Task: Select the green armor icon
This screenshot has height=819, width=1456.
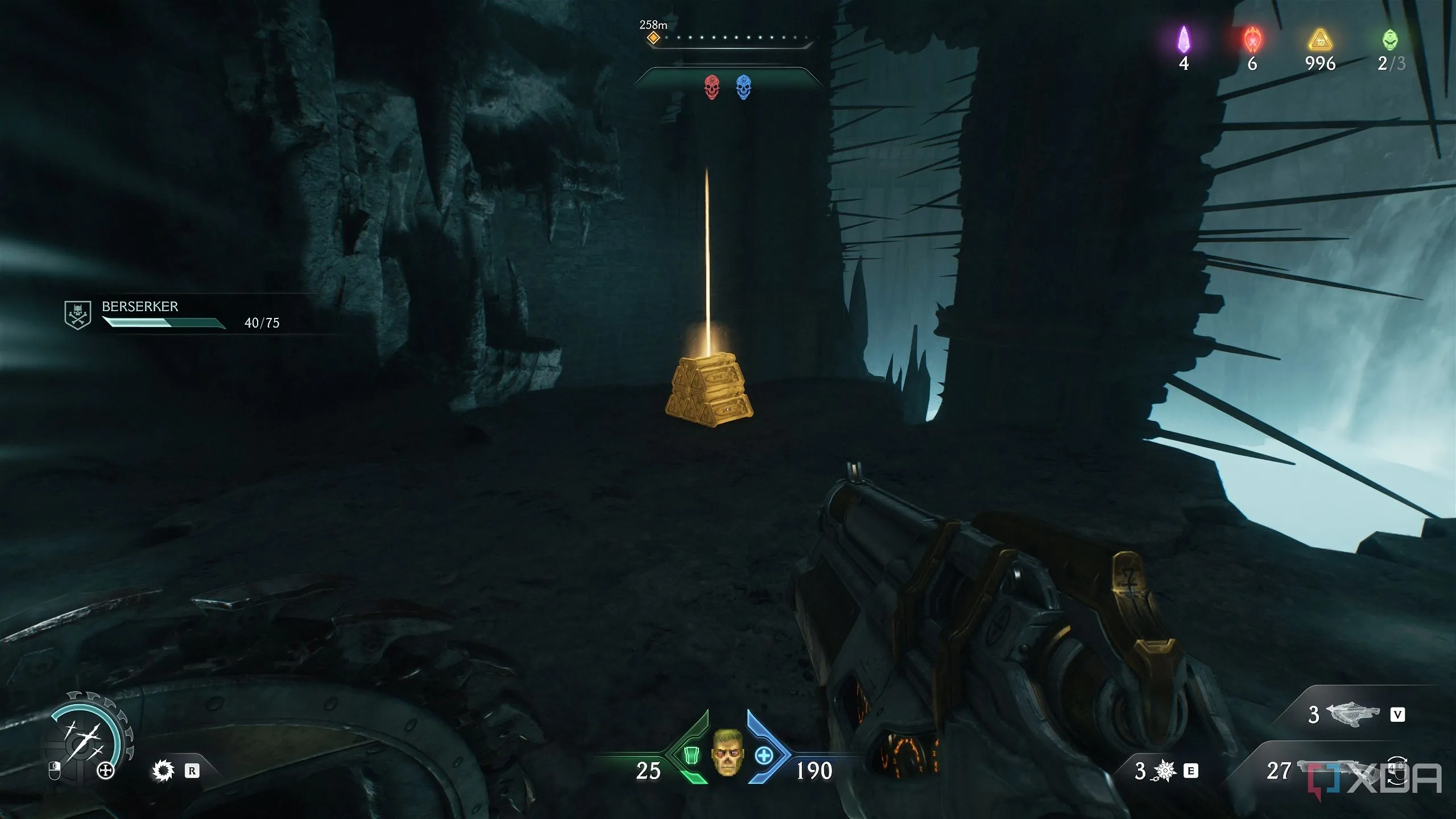Action: tap(690, 756)
